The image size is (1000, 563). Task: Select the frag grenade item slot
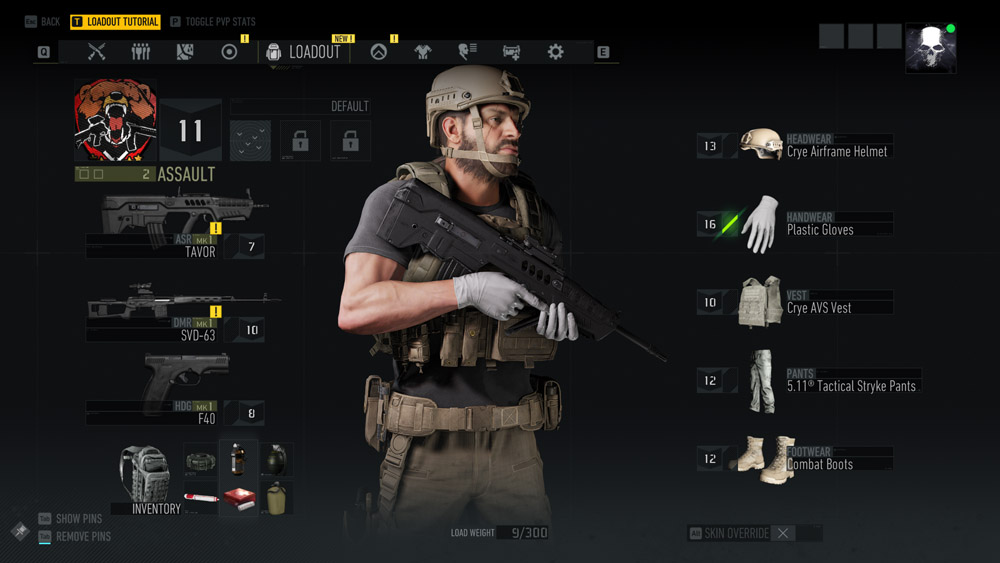click(275, 460)
